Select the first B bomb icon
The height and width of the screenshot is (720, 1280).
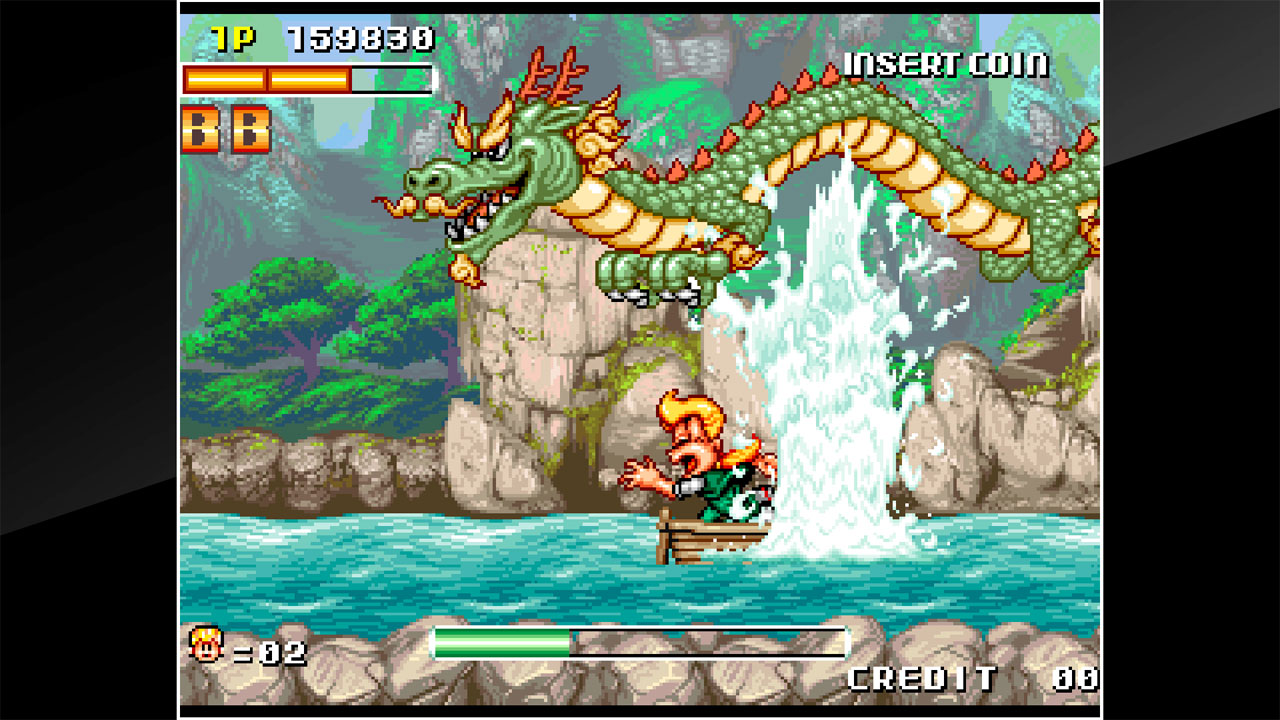199,127
